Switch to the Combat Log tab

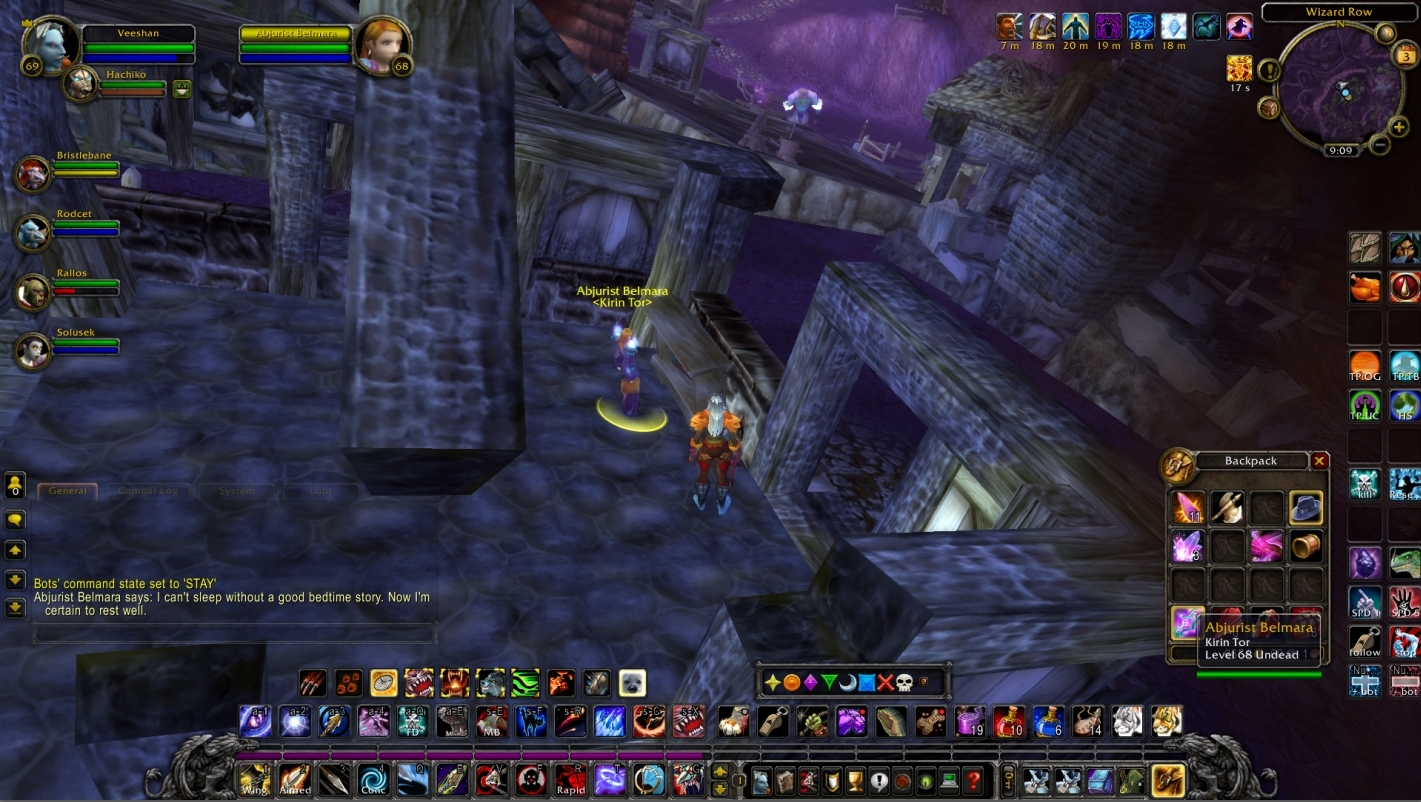click(x=148, y=490)
